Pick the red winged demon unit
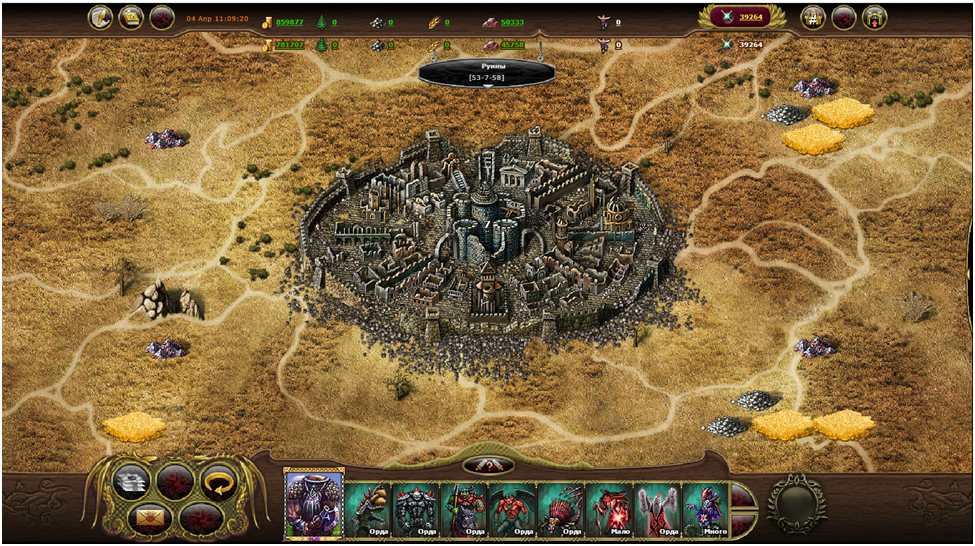 click(x=513, y=509)
